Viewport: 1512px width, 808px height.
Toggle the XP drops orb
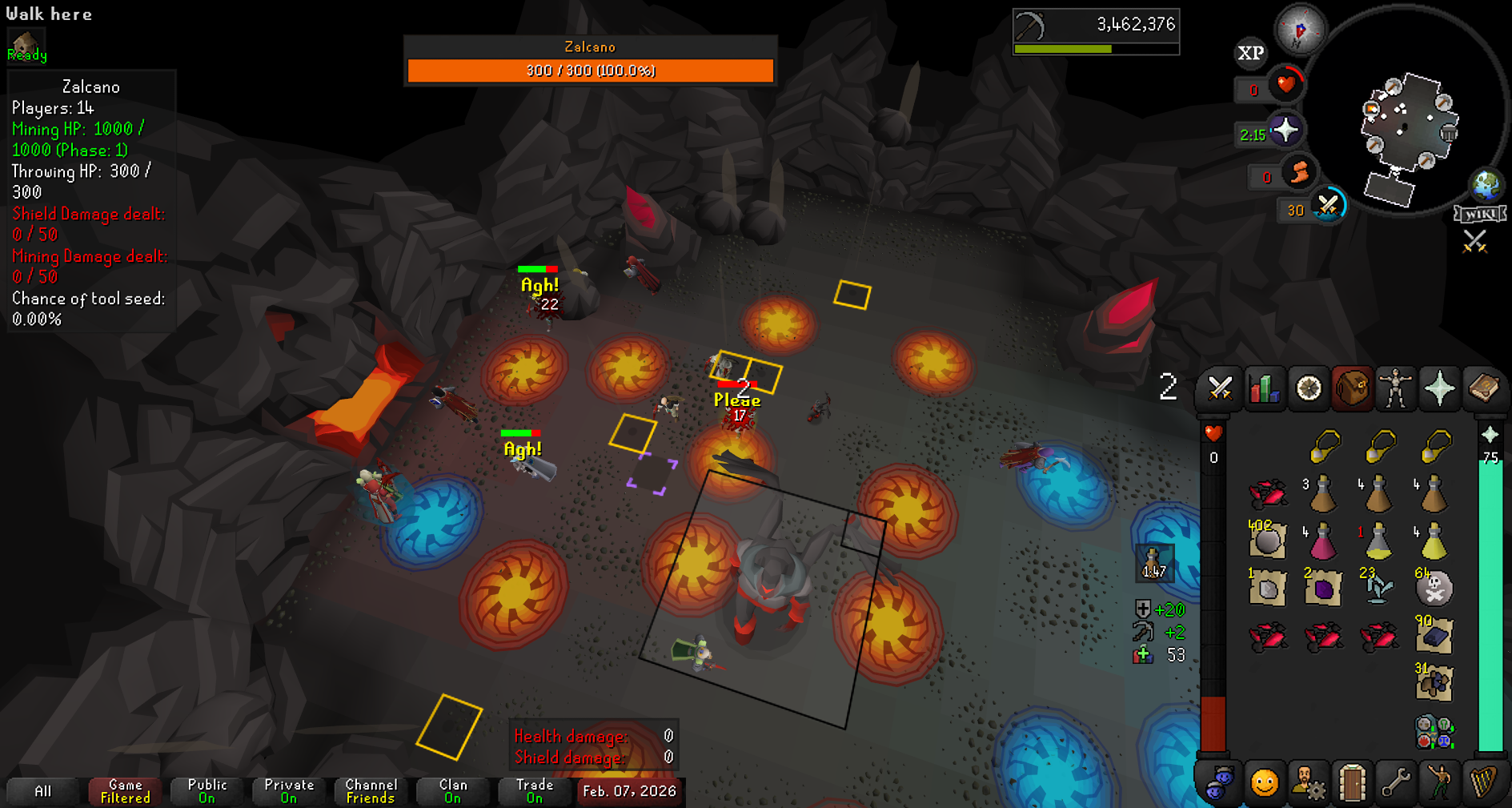tap(1250, 54)
